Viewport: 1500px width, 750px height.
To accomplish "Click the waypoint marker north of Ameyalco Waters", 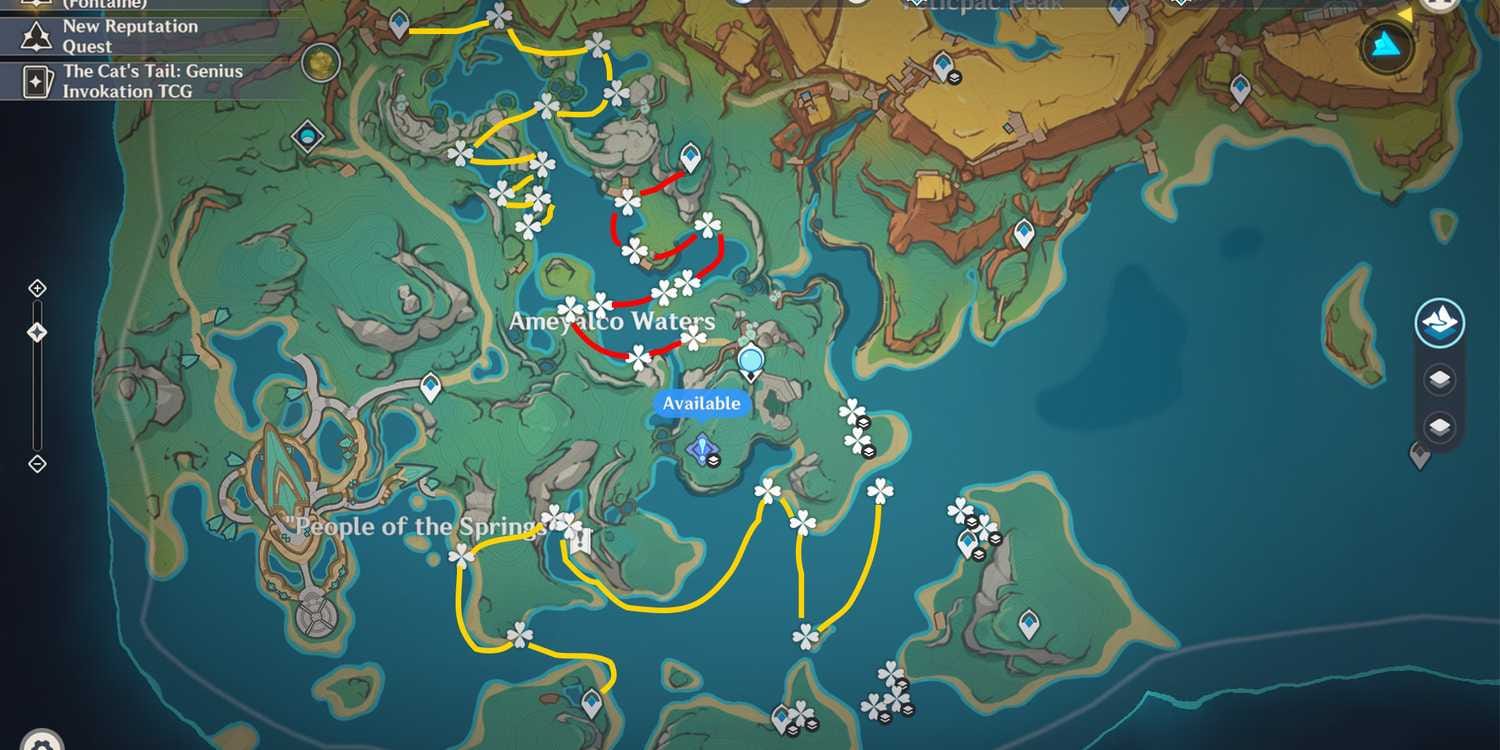I will (690, 158).
